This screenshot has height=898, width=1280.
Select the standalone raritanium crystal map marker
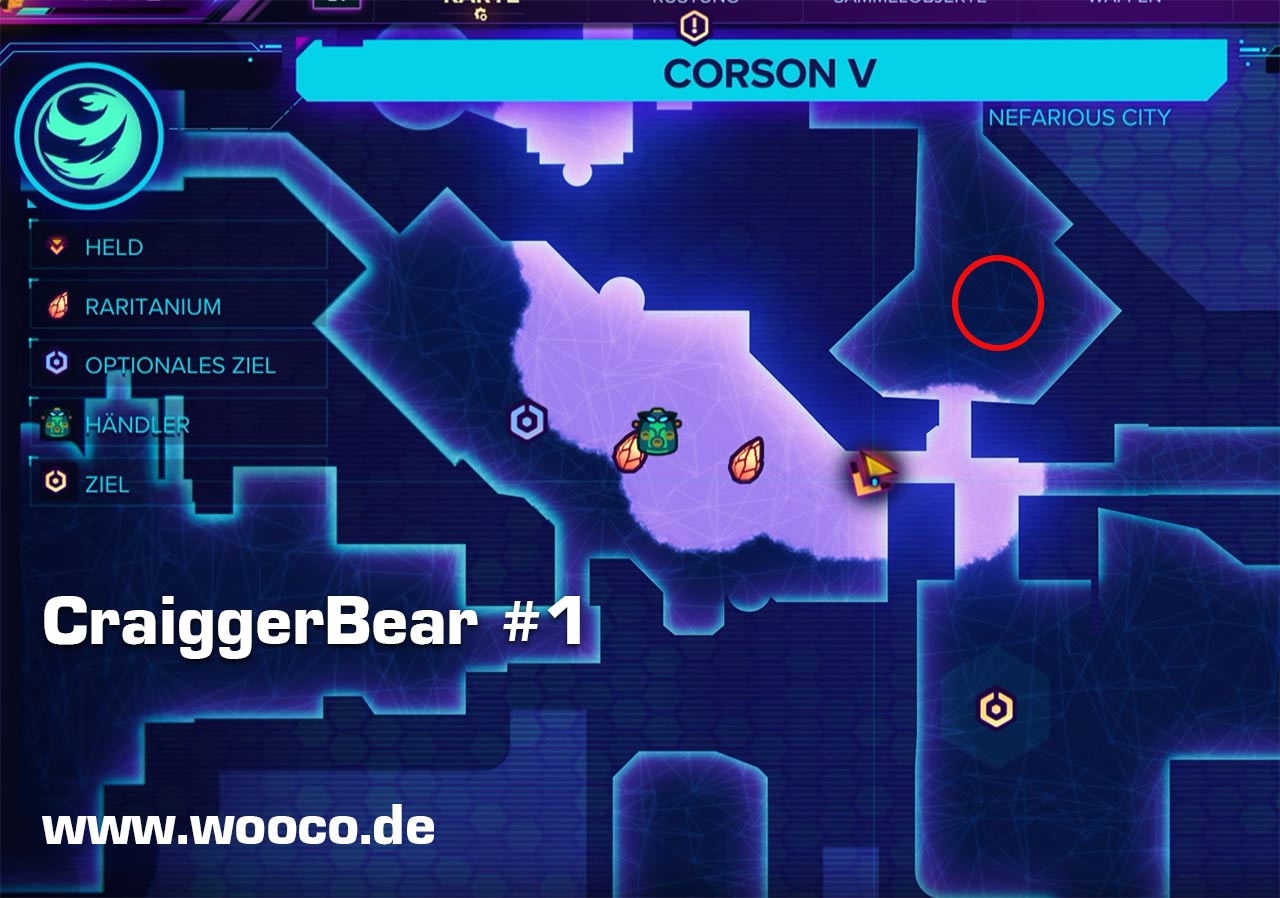coord(746,460)
